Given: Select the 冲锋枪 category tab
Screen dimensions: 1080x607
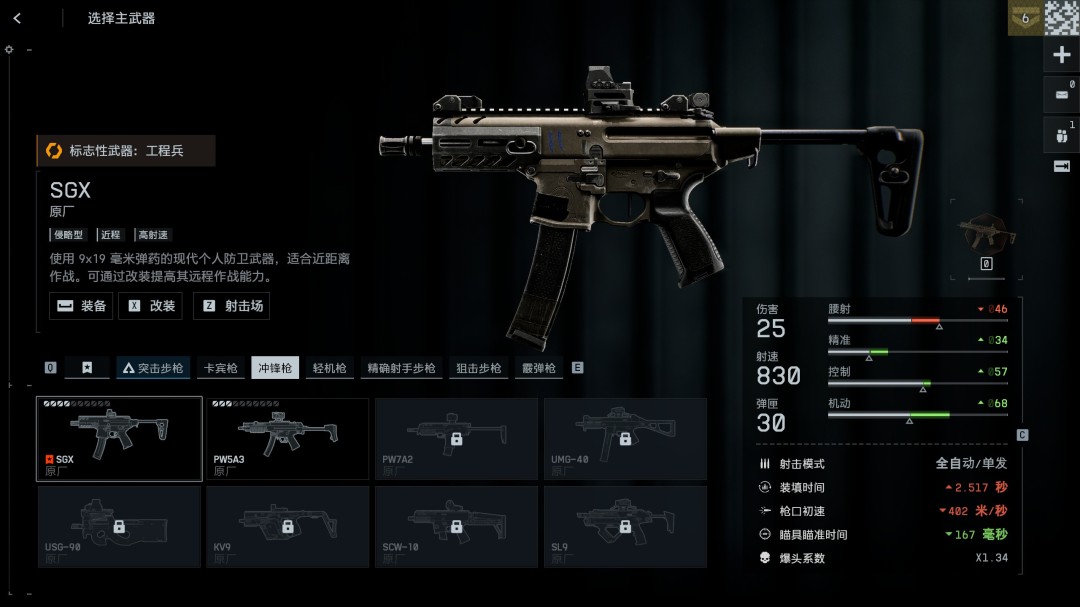Looking at the screenshot, I should click(275, 368).
